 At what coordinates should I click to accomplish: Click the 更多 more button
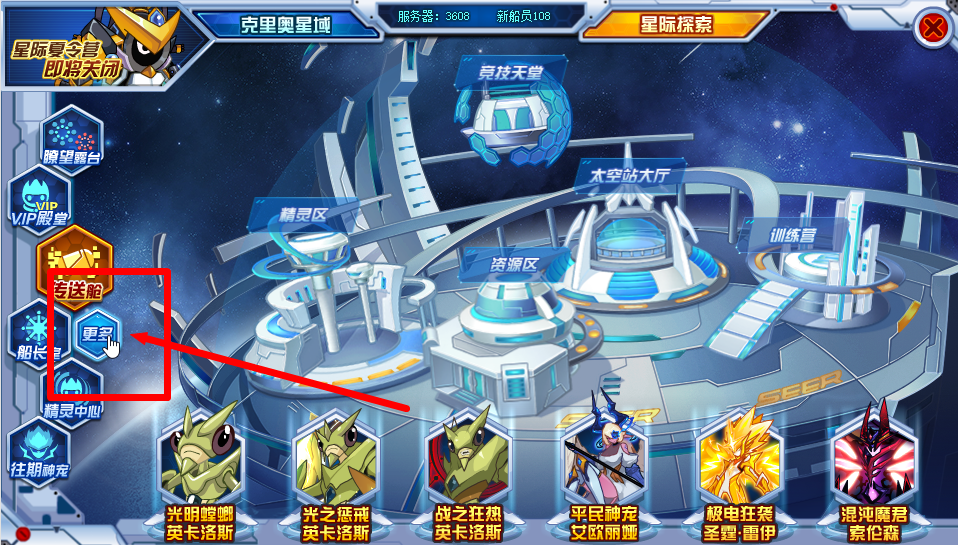[98, 334]
